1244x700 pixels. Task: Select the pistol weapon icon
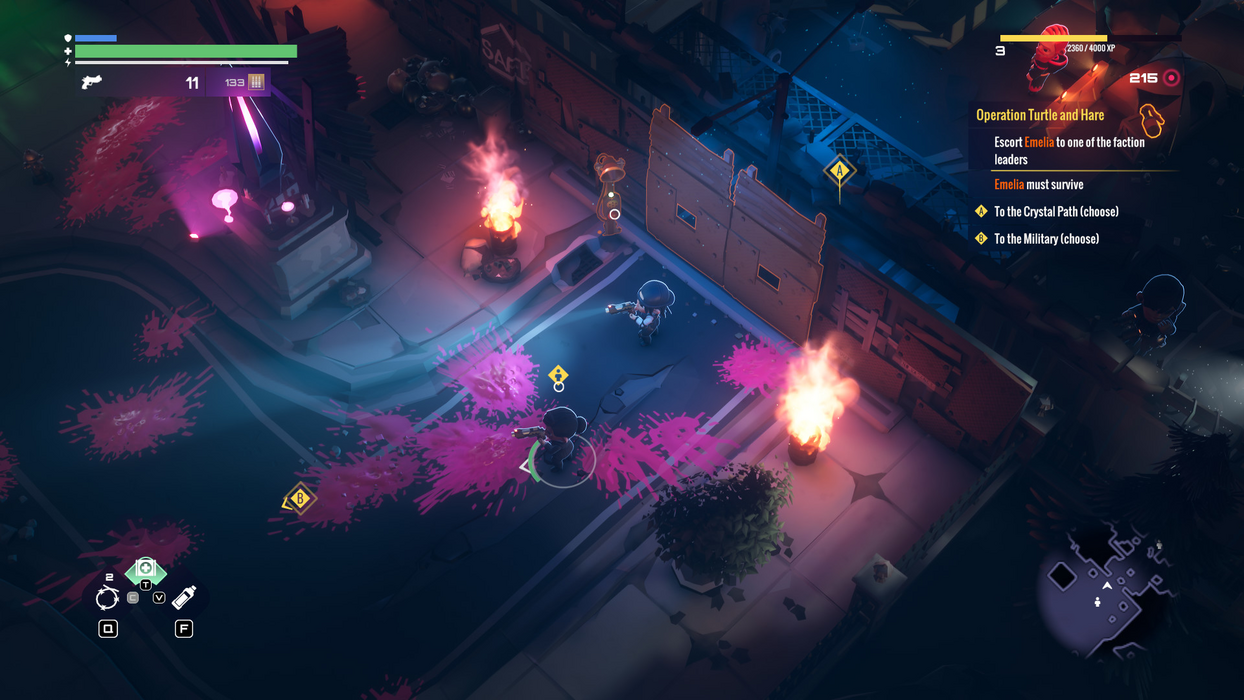91,82
